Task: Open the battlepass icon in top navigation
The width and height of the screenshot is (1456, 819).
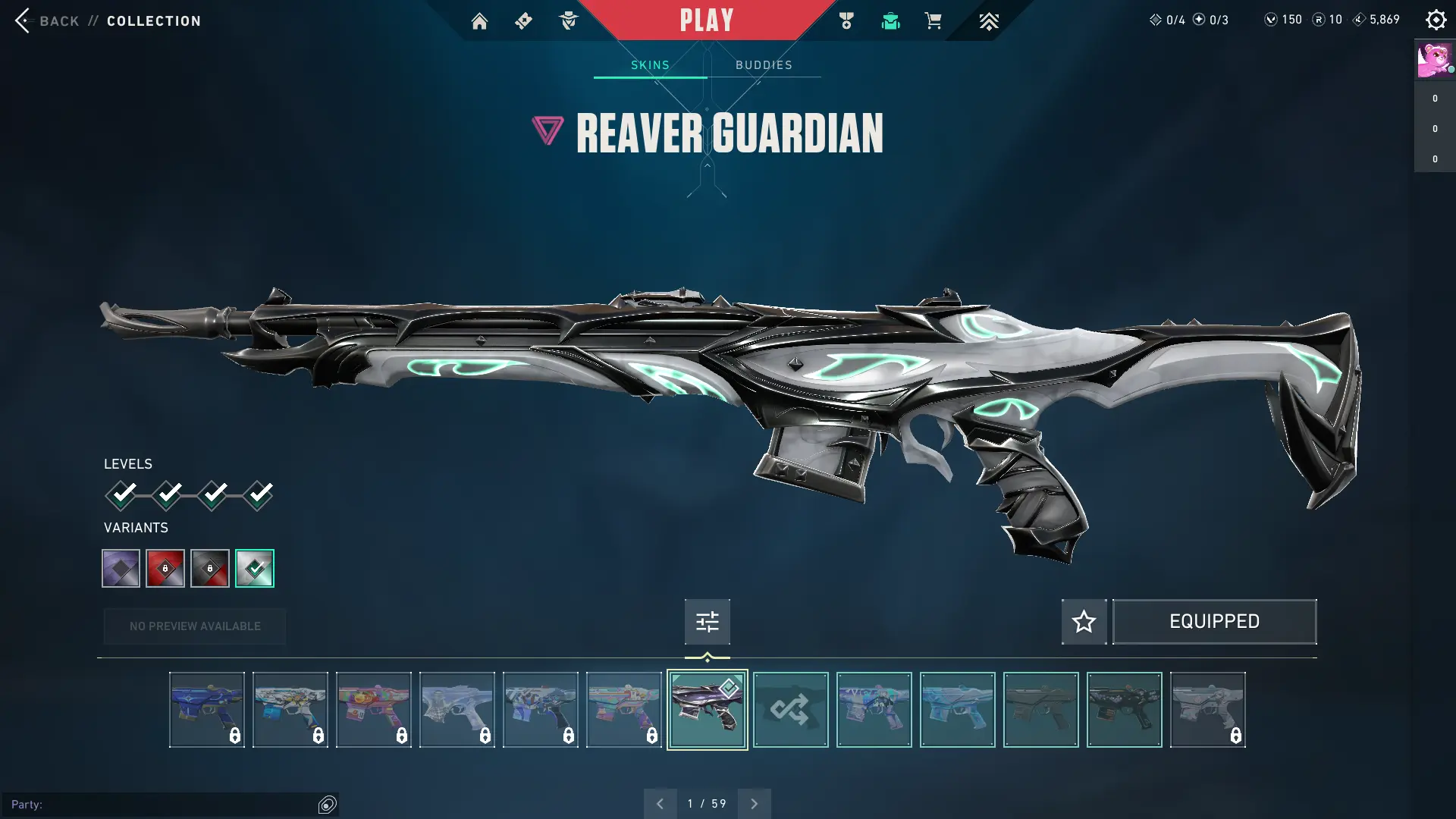Action: (x=523, y=21)
